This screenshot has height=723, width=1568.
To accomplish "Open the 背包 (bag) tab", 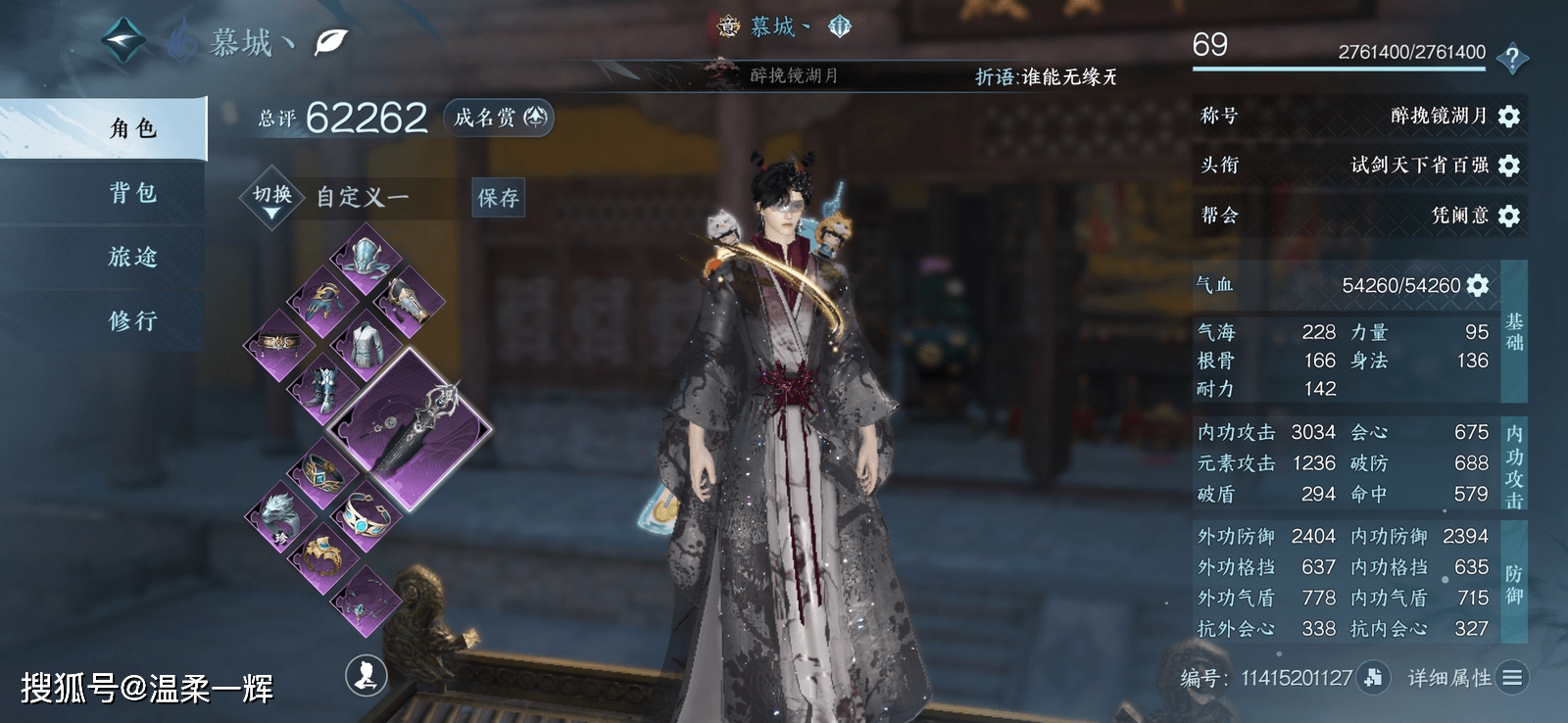I will point(132,193).
